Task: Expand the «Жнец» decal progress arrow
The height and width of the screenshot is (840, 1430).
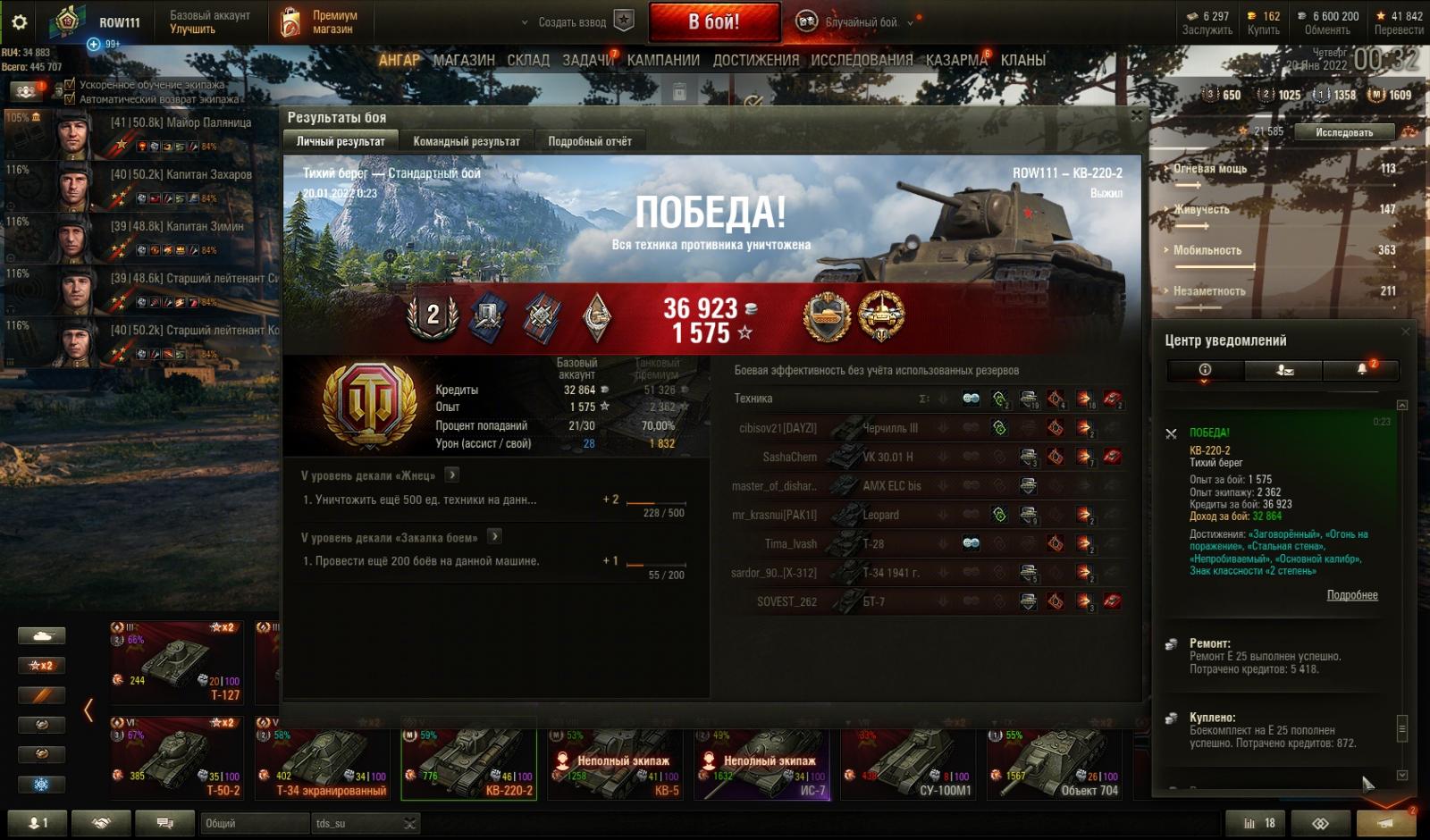Action: [x=452, y=475]
